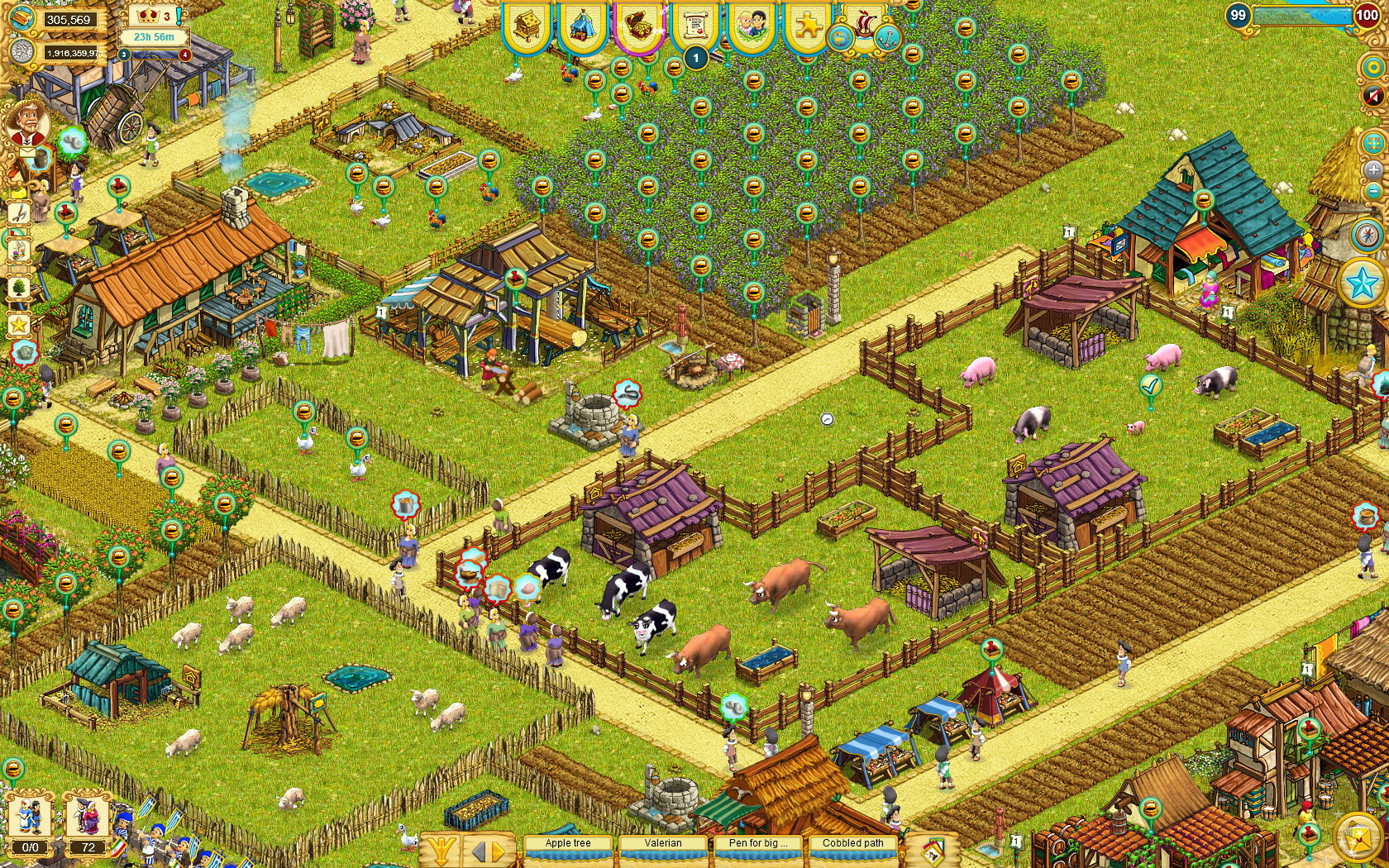The width and height of the screenshot is (1389, 868).
Task: Select Apple tree in the build bar
Action: [568, 844]
